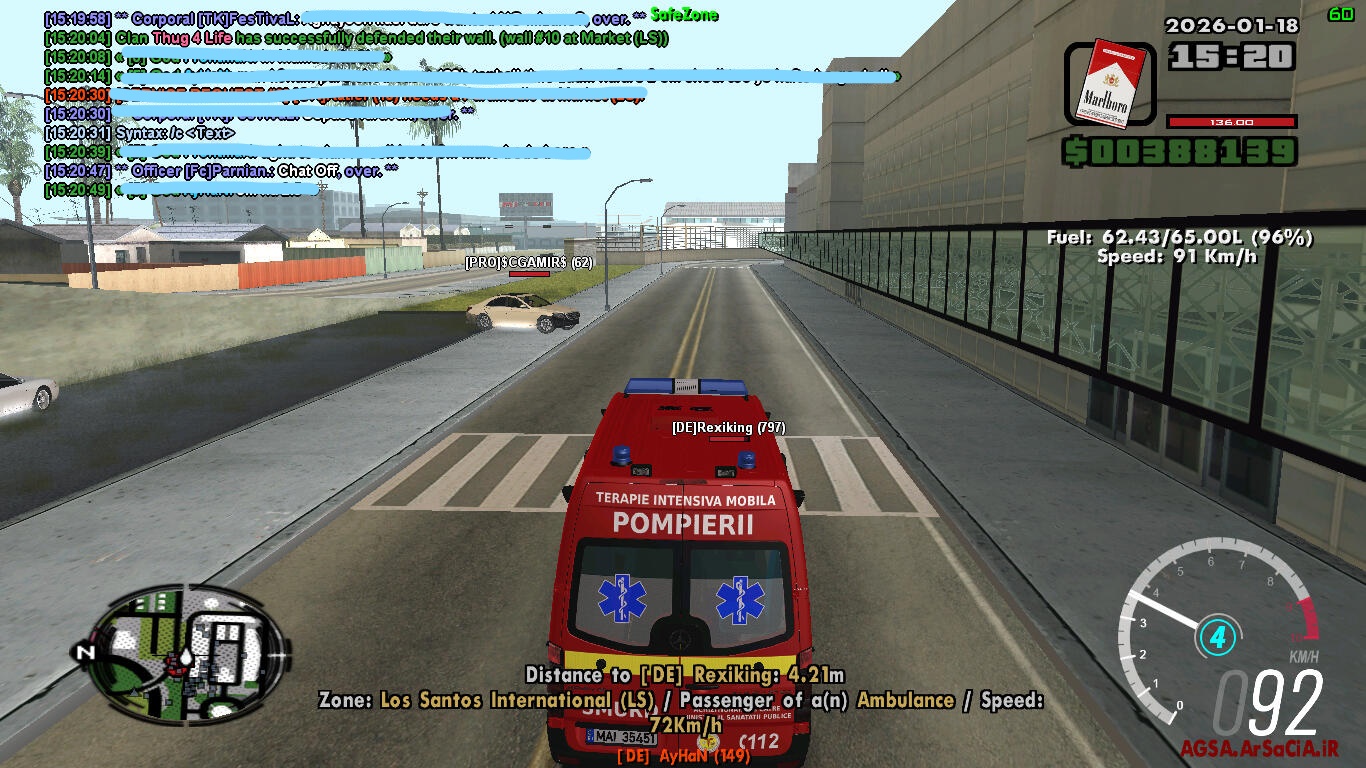Select the Marlboro pack weapon icon

pos(1108,84)
